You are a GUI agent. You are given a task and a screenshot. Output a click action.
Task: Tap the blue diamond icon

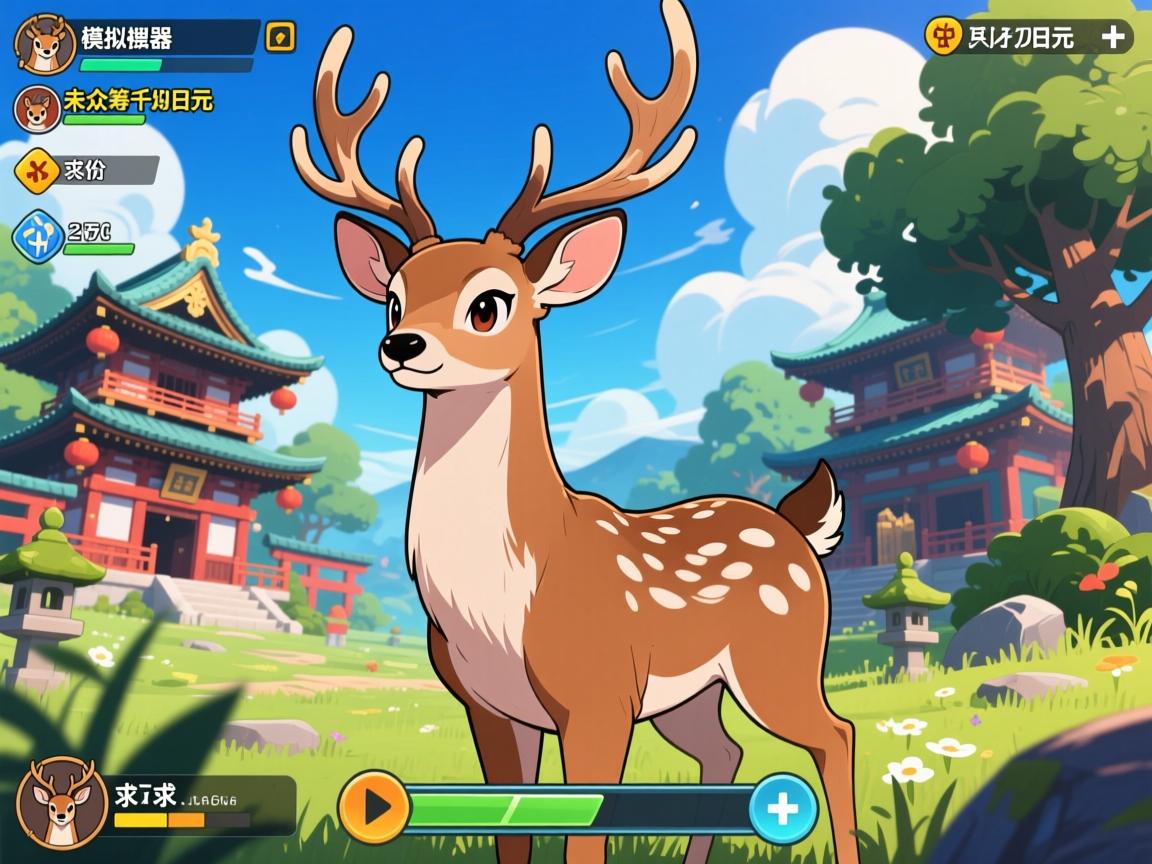38,237
